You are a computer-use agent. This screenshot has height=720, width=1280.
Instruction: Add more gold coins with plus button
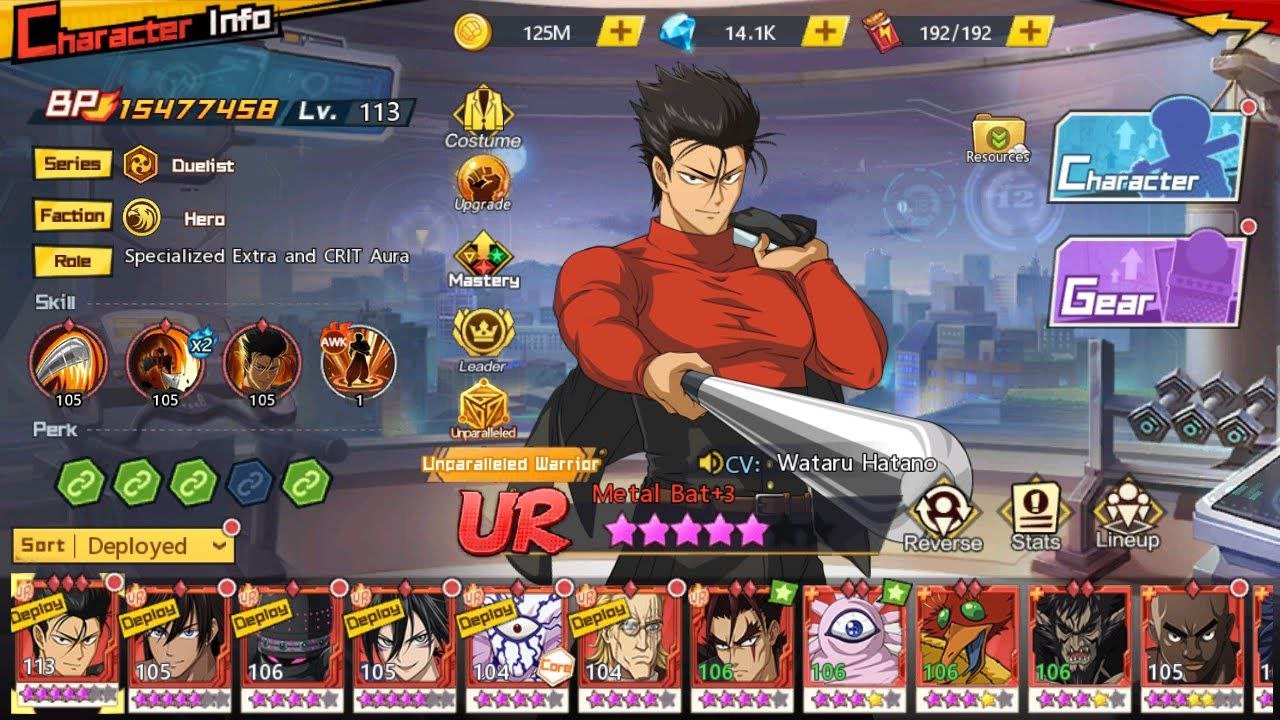click(x=620, y=32)
